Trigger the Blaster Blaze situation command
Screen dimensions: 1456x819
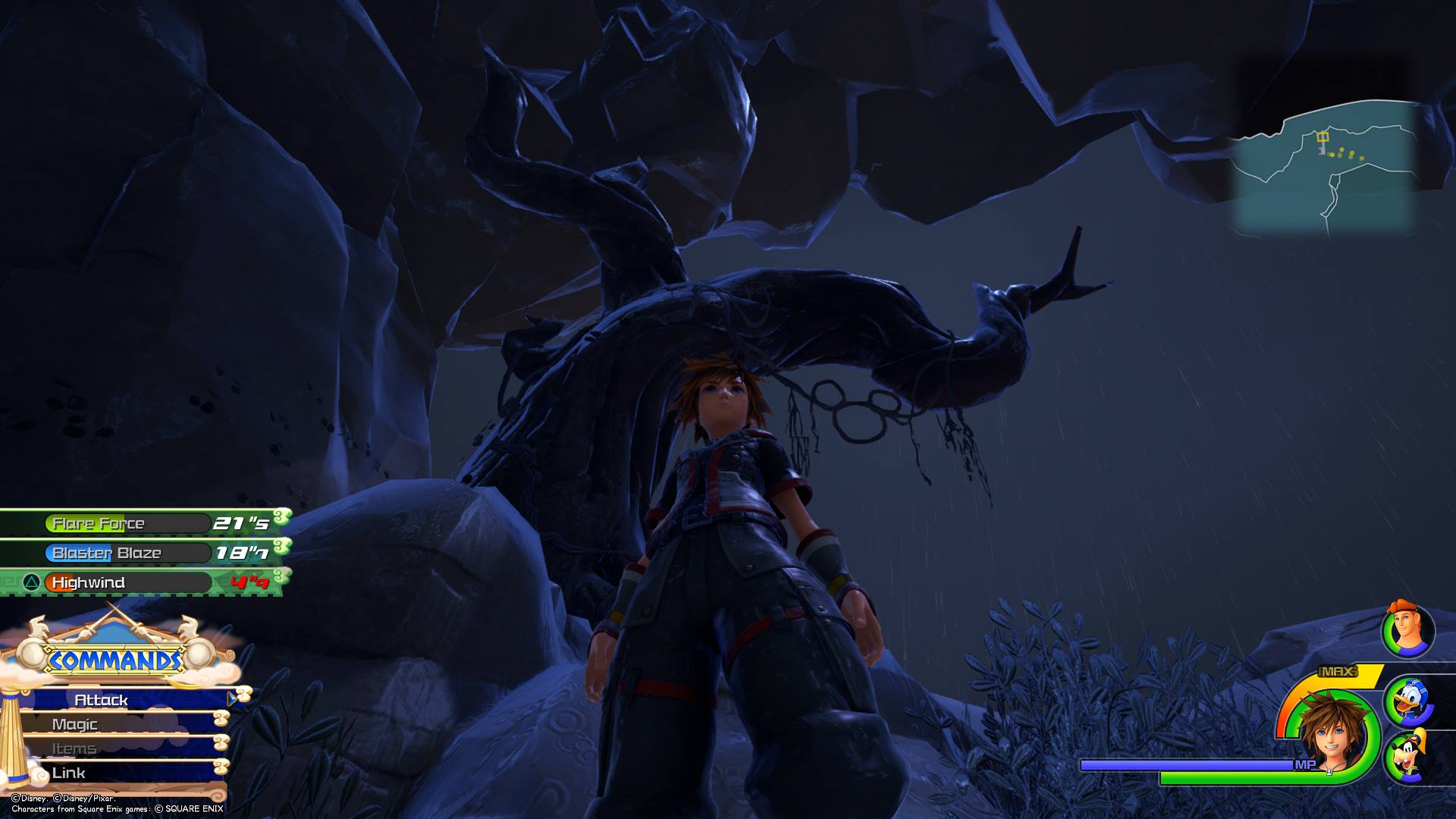coord(127,553)
